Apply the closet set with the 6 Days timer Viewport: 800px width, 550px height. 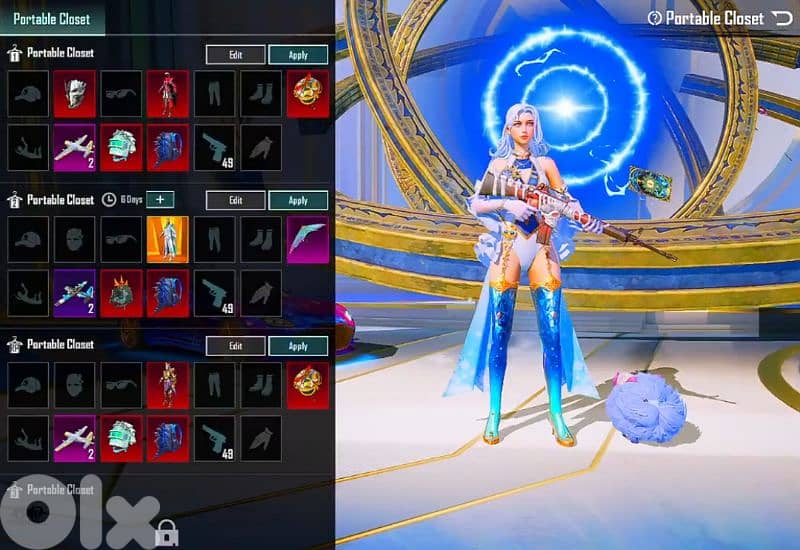(x=298, y=200)
